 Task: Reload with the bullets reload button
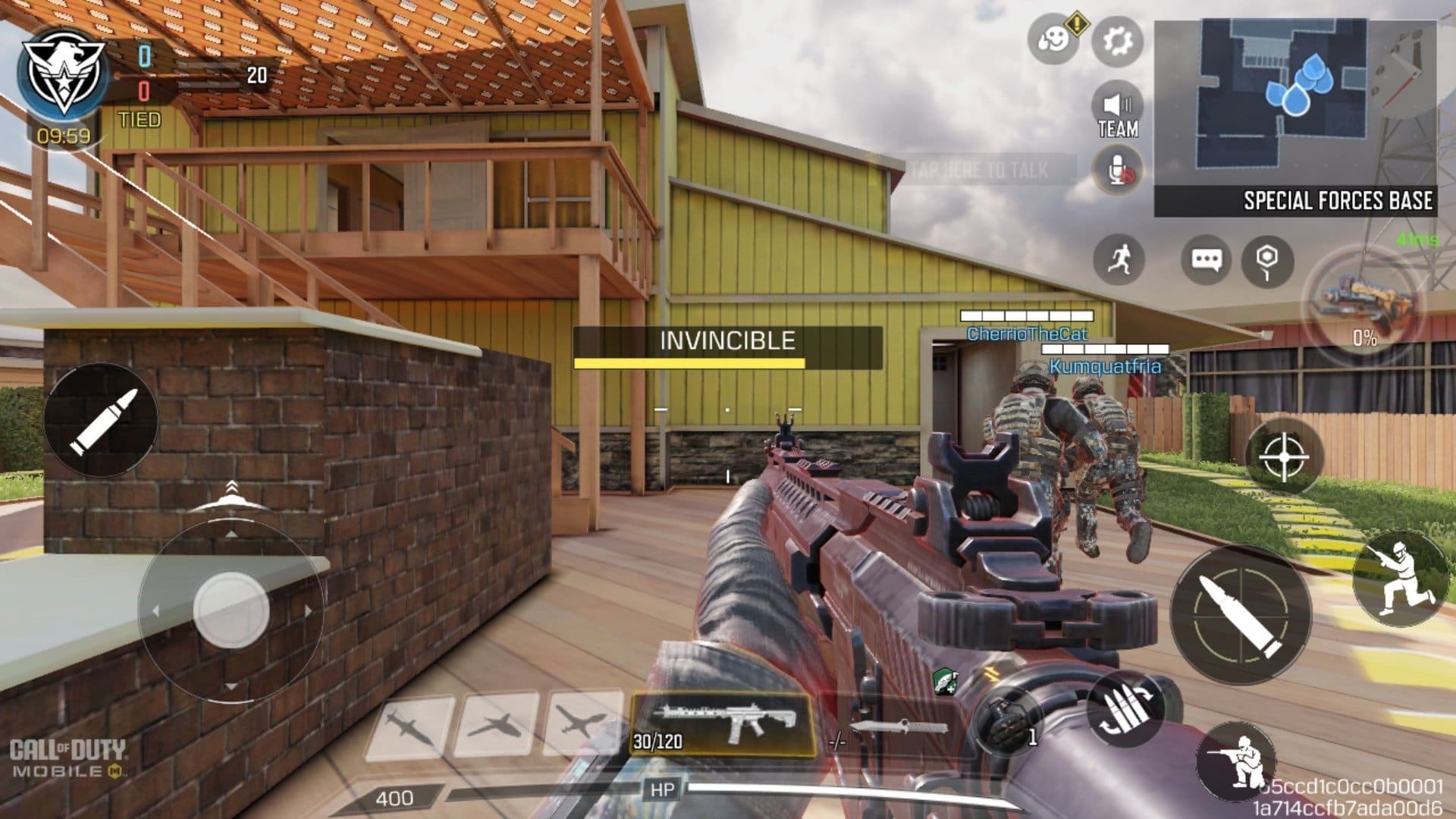click(x=1125, y=710)
